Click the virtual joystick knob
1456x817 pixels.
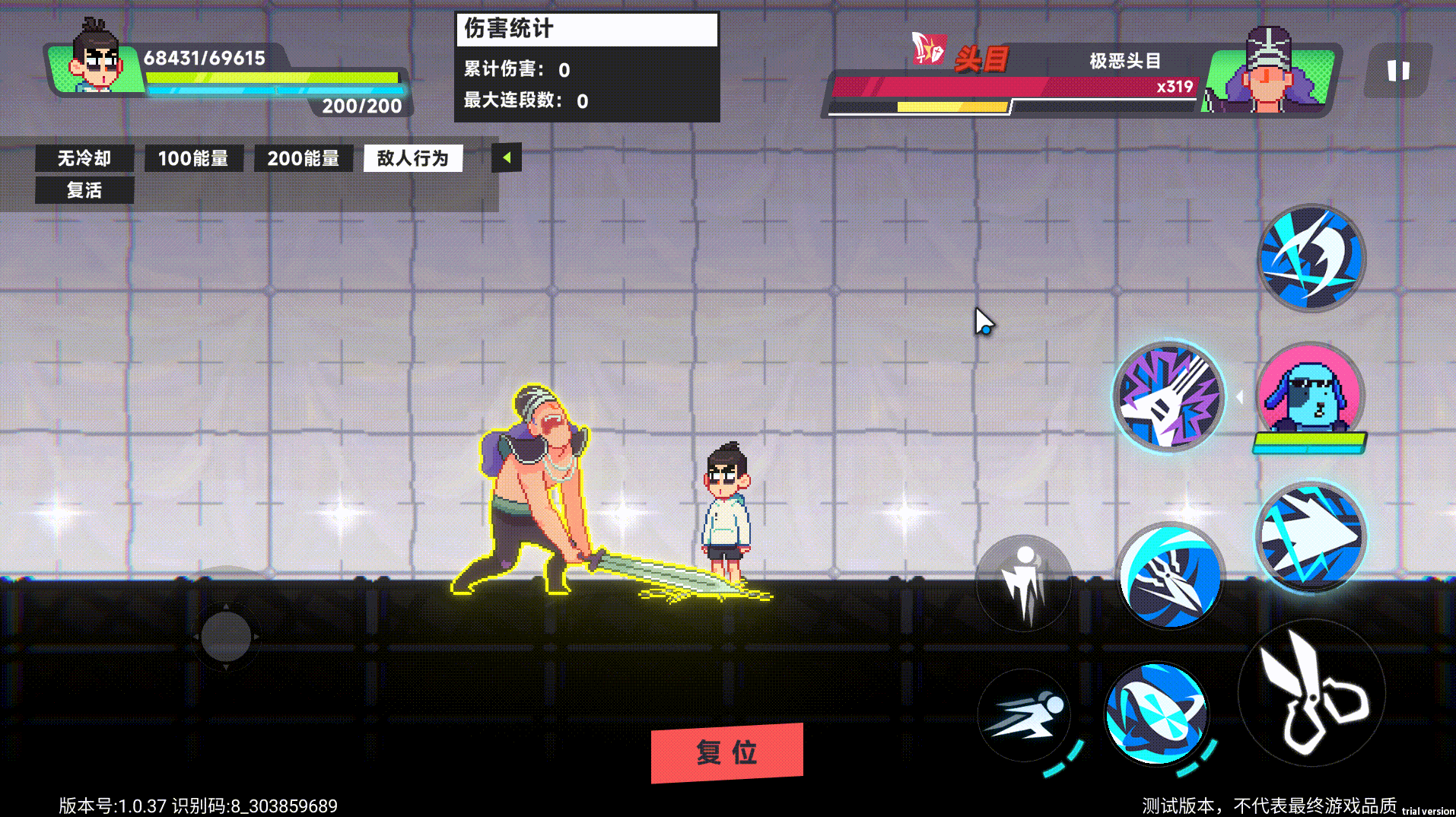pyautogui.click(x=226, y=637)
